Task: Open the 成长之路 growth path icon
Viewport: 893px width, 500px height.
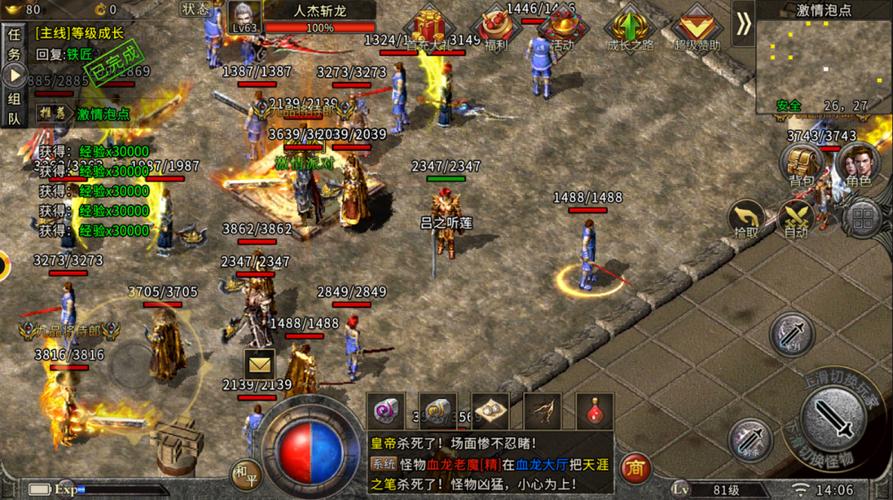Action: tap(630, 28)
